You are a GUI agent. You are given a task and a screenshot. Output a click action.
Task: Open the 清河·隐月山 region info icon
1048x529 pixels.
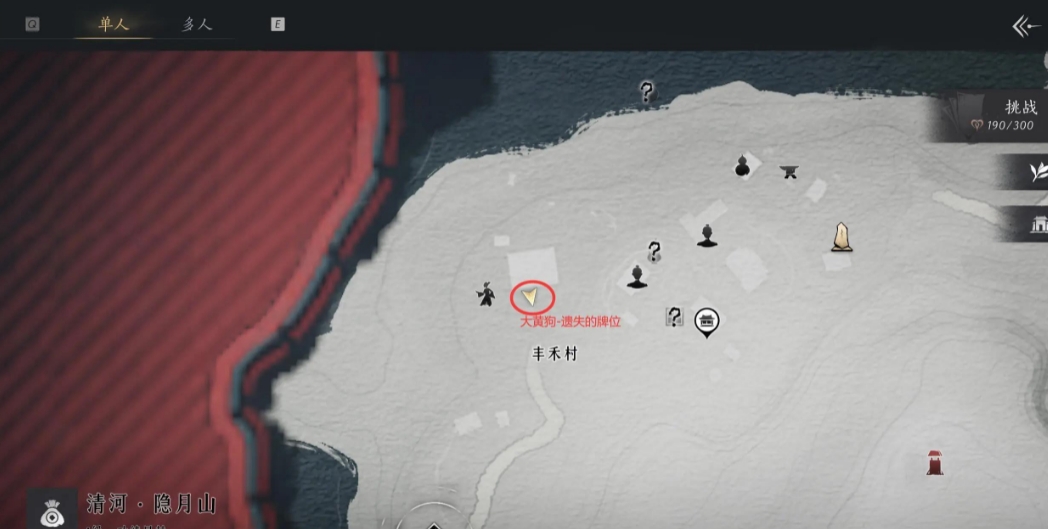(x=51, y=509)
